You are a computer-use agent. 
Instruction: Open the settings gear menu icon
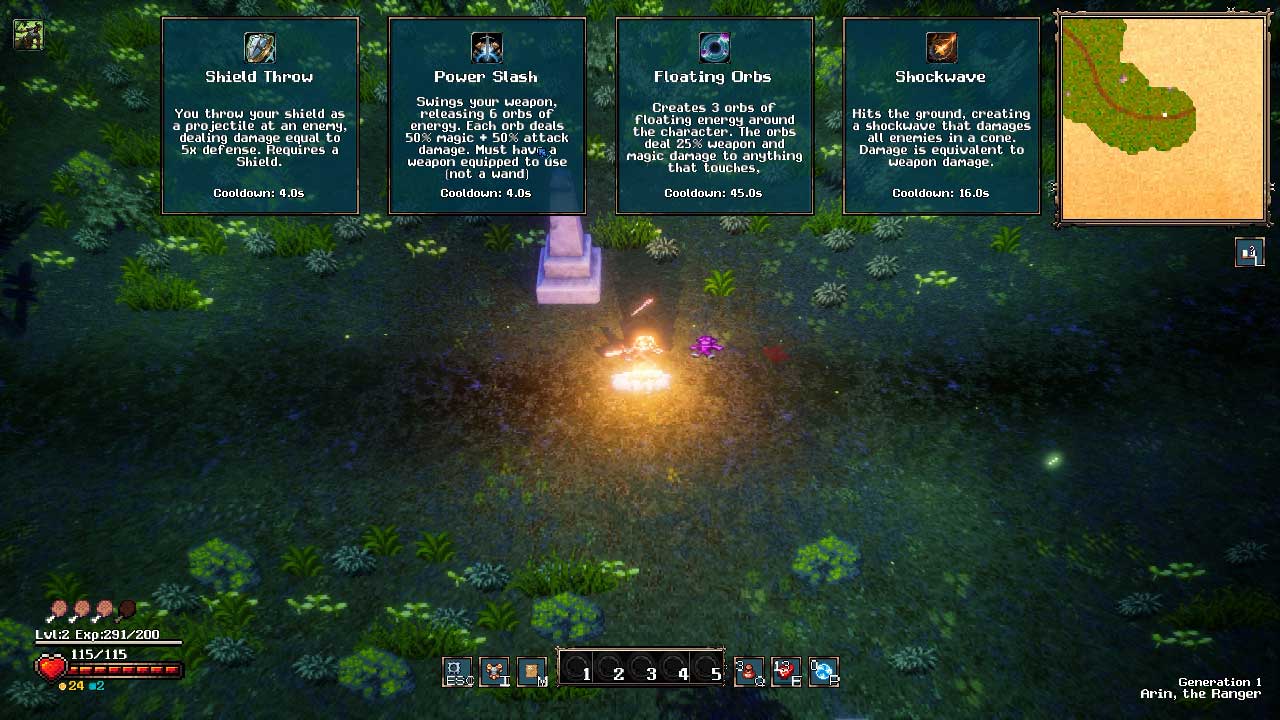coord(457,671)
